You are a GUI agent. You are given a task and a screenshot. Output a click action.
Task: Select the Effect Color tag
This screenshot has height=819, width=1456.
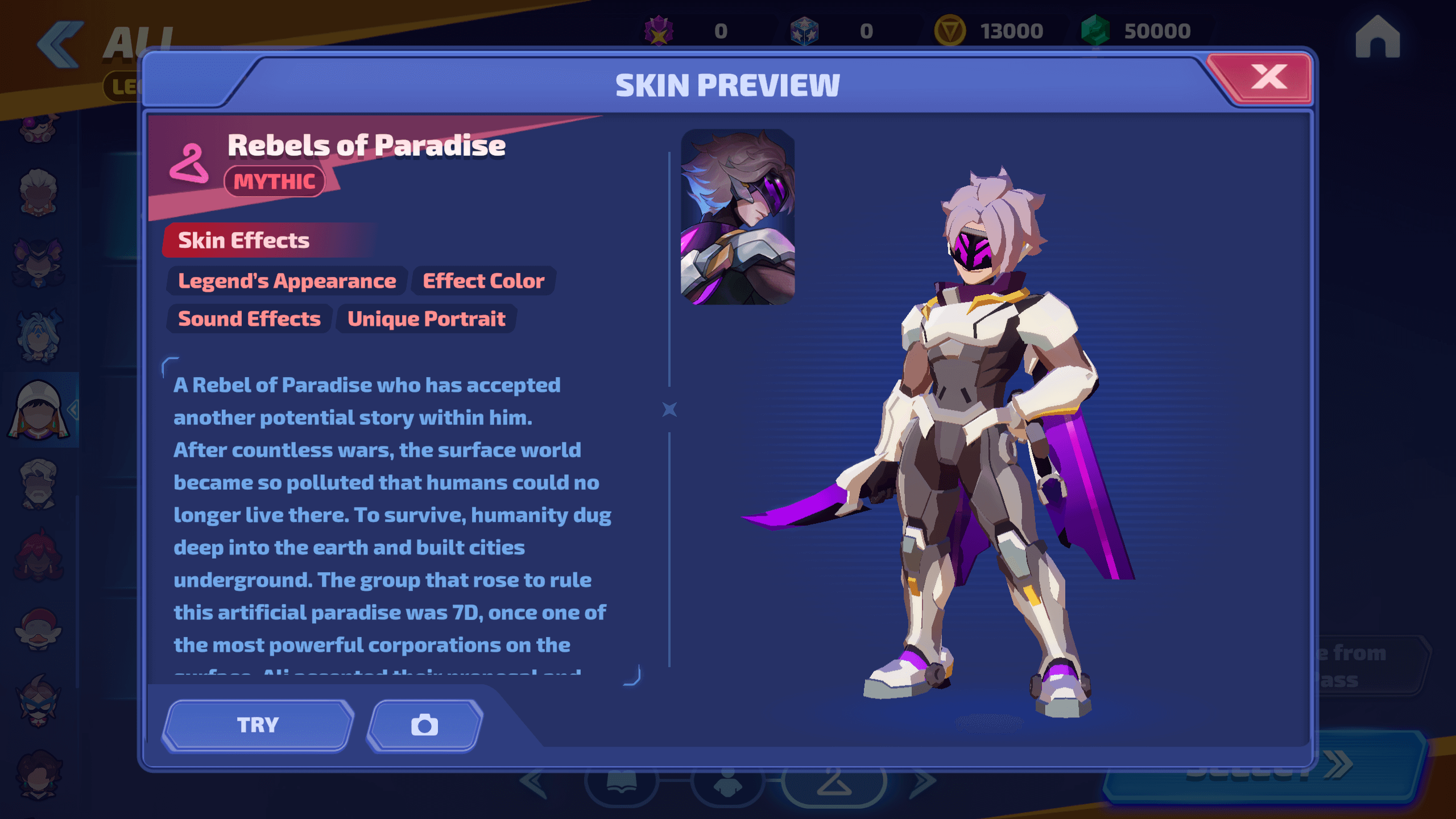[x=483, y=281]
